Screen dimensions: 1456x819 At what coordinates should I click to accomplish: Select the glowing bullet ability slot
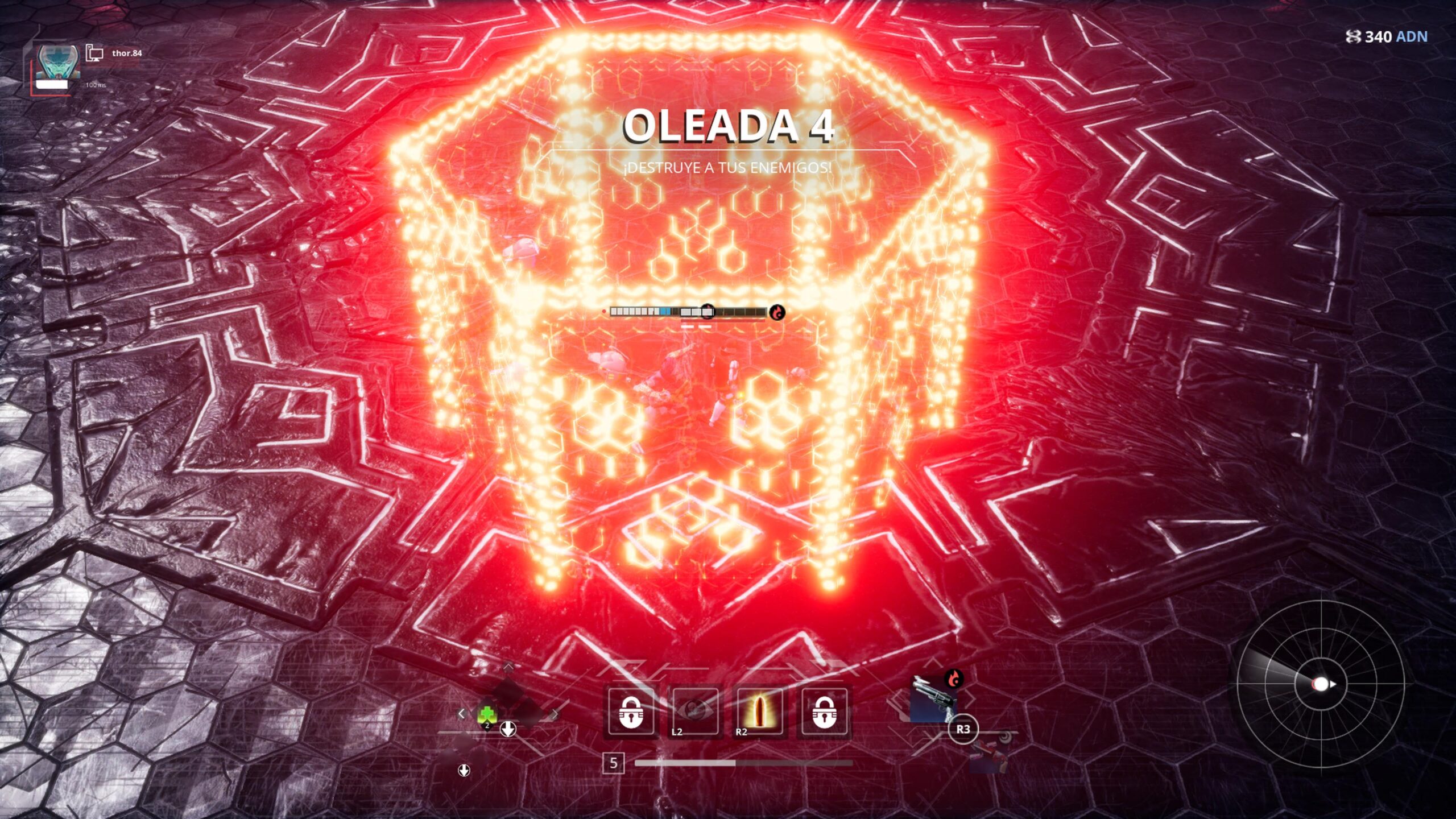(x=760, y=712)
